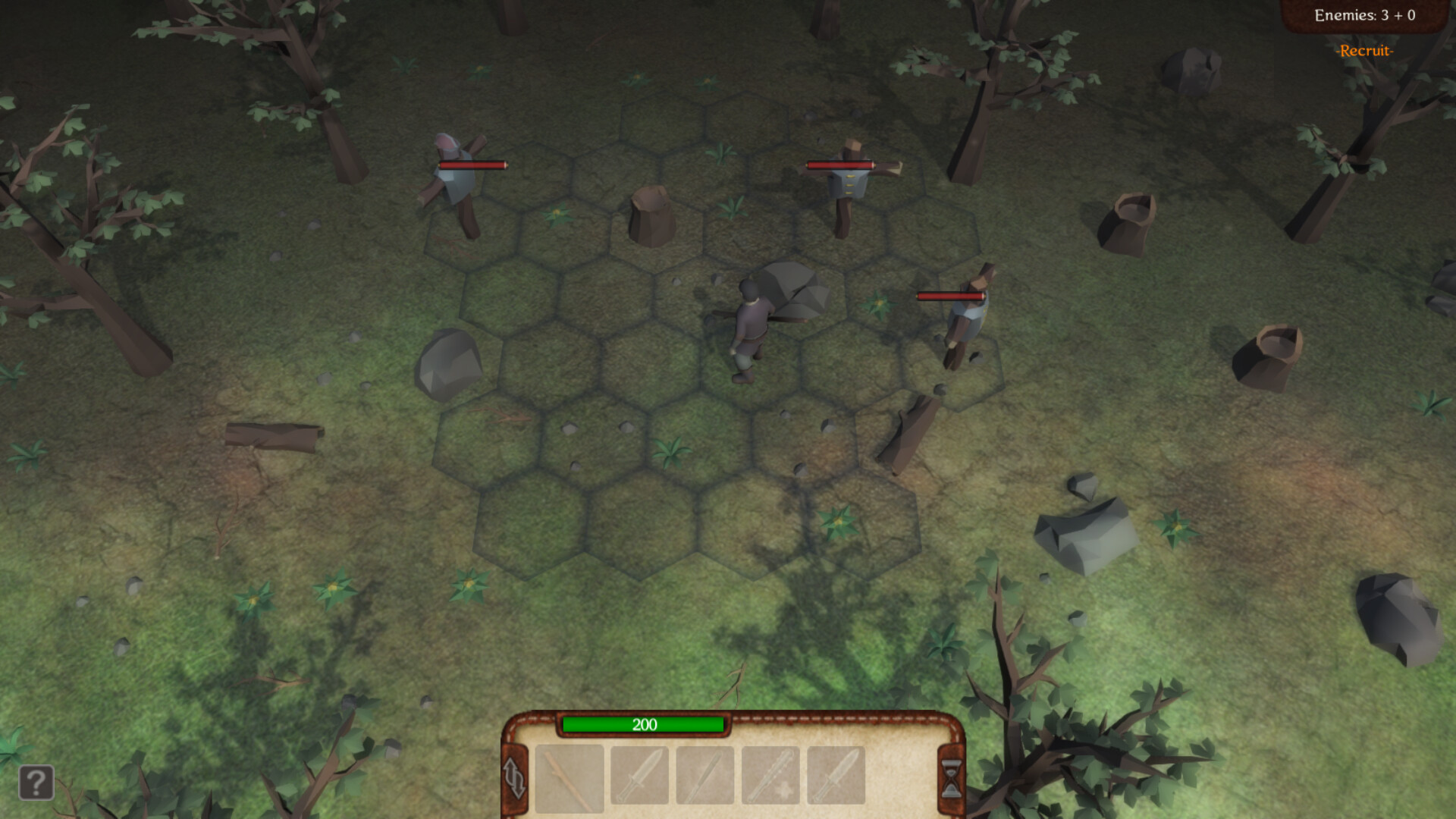The height and width of the screenshot is (819, 1456).
Task: Click the right-side enemy's red health bar
Action: (949, 297)
